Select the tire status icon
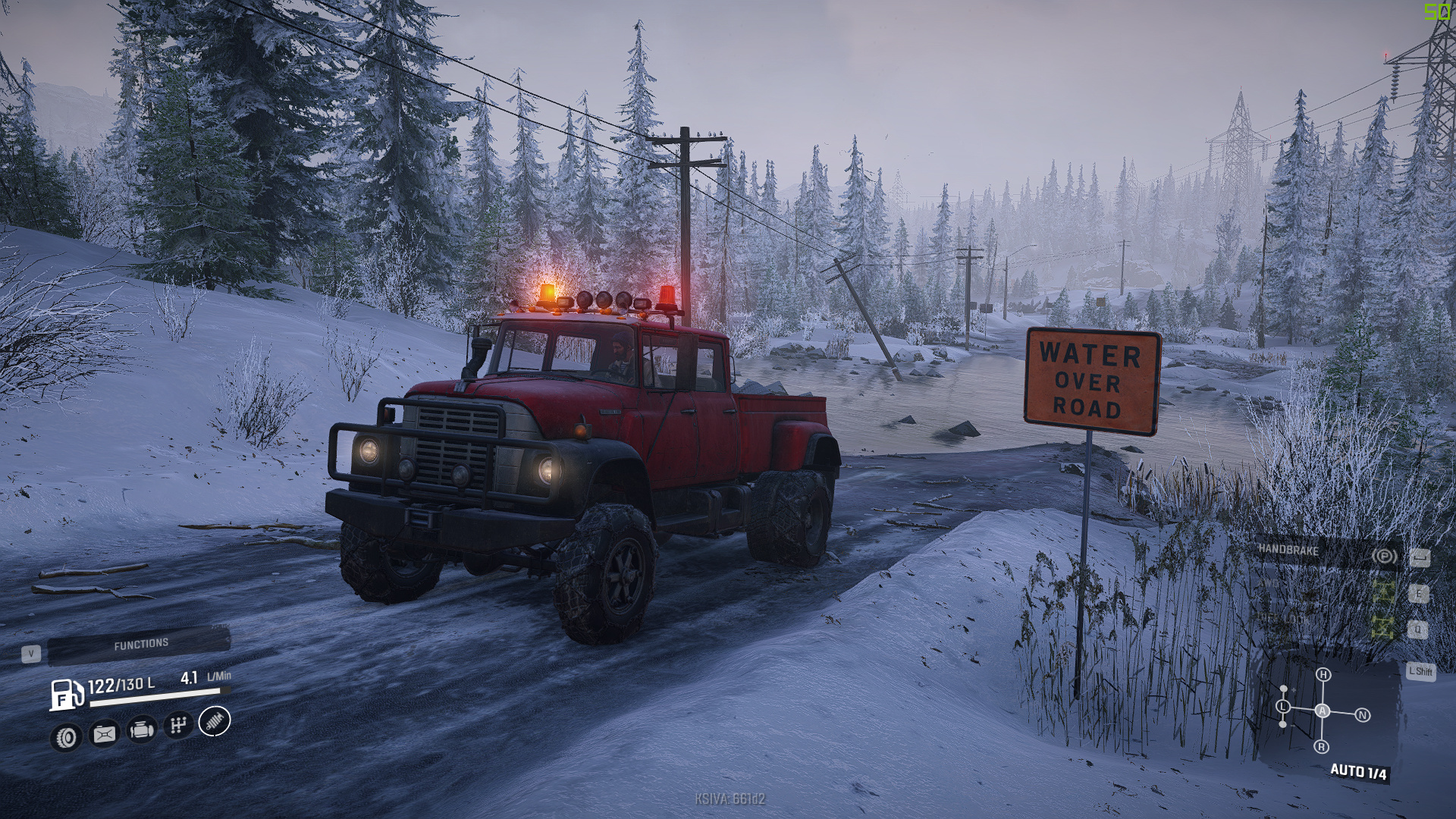 tap(67, 737)
